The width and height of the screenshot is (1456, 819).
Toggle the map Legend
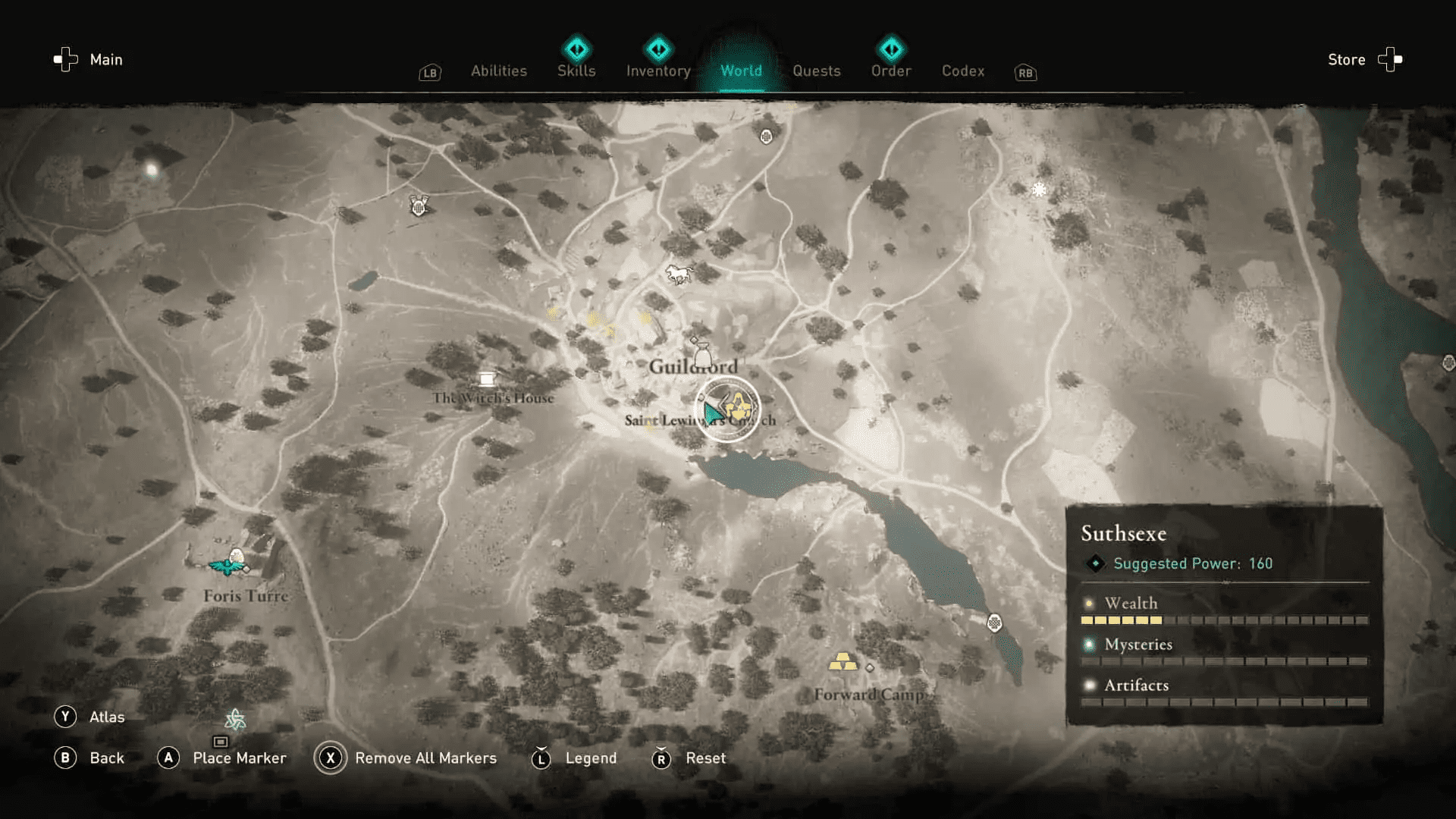point(591,758)
